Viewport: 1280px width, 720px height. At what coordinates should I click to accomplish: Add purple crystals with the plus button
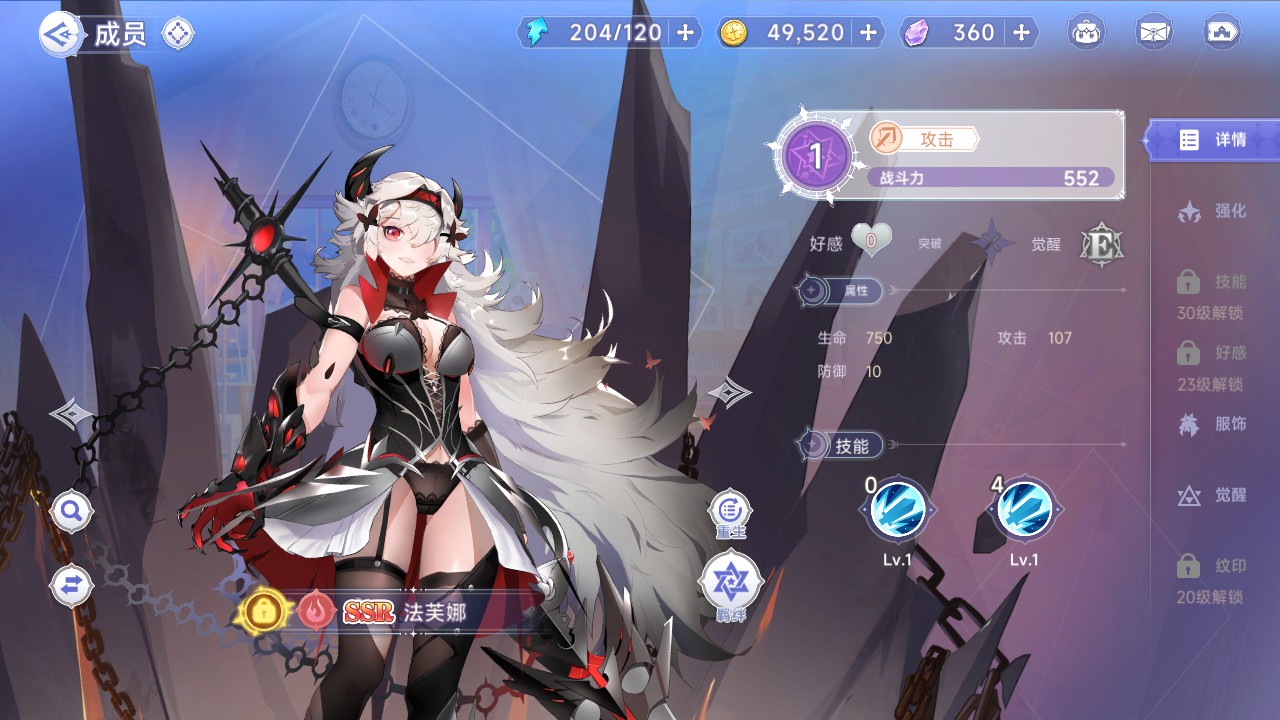pos(1021,33)
